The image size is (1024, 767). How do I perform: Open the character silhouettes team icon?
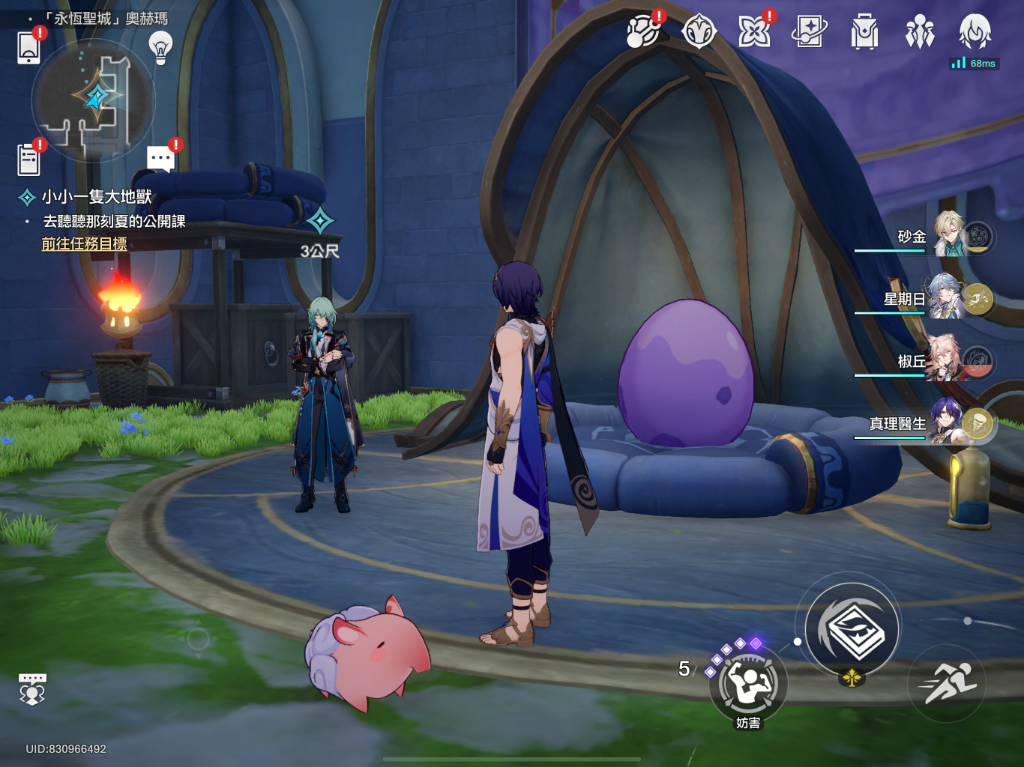point(919,32)
